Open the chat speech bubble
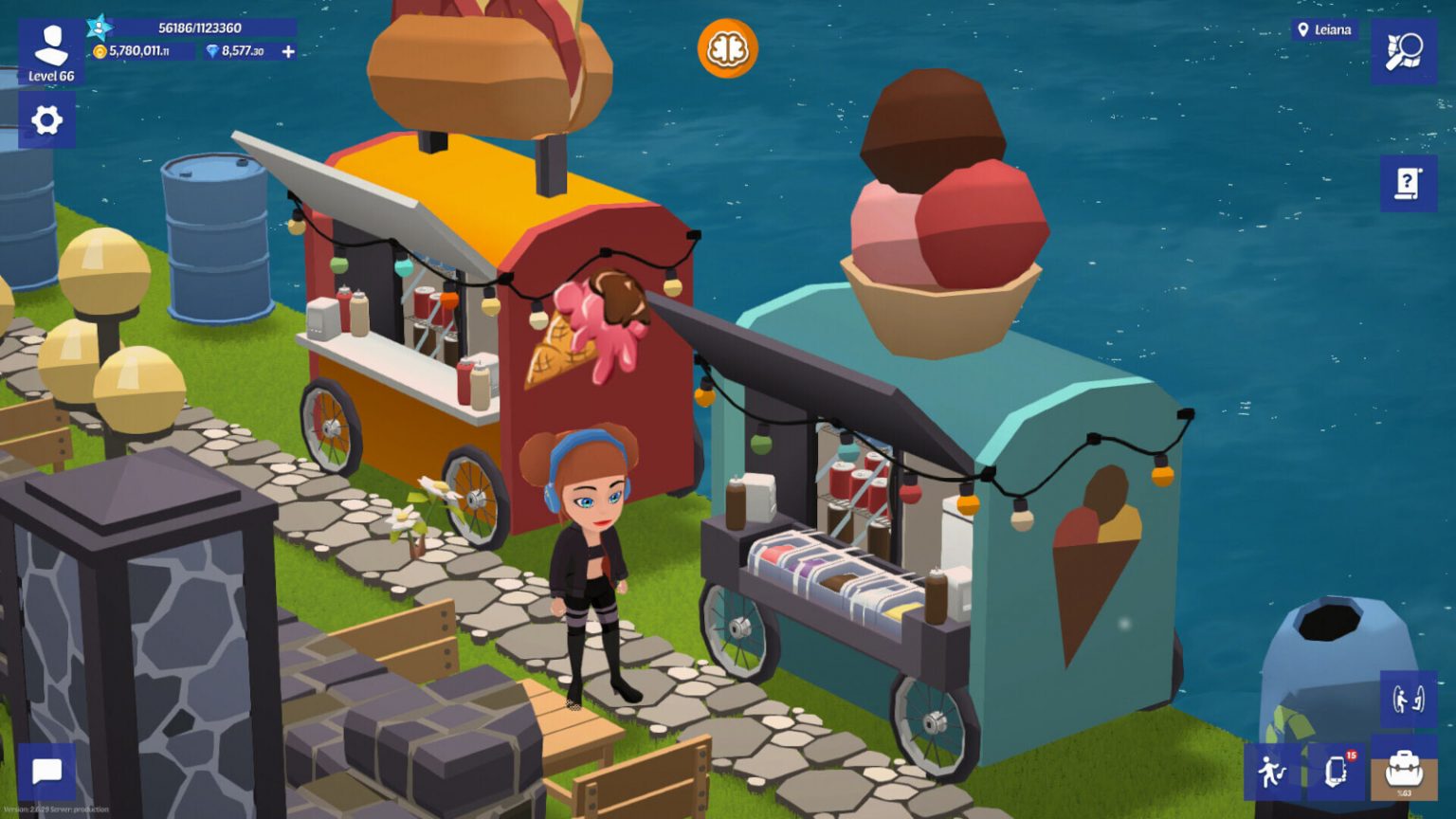The height and width of the screenshot is (819, 1456). pyautogui.click(x=46, y=772)
